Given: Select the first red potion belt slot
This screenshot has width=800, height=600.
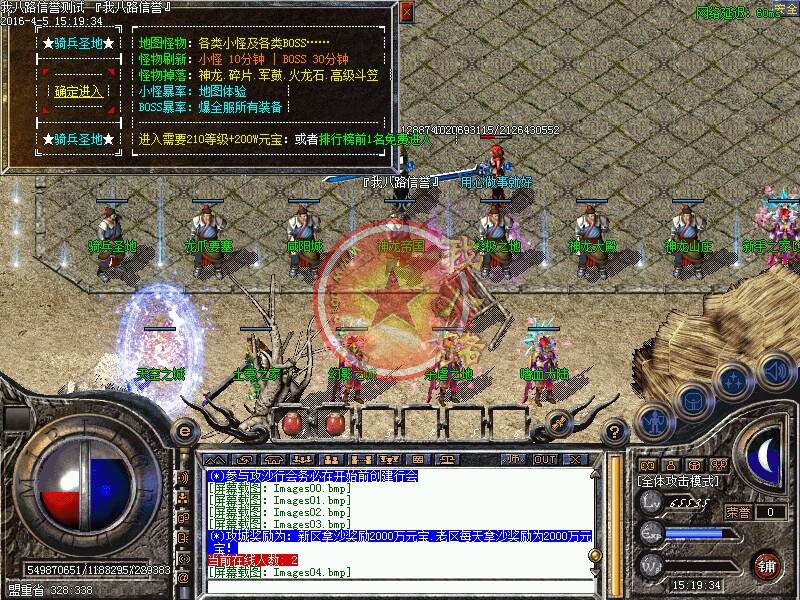Looking at the screenshot, I should (293, 423).
